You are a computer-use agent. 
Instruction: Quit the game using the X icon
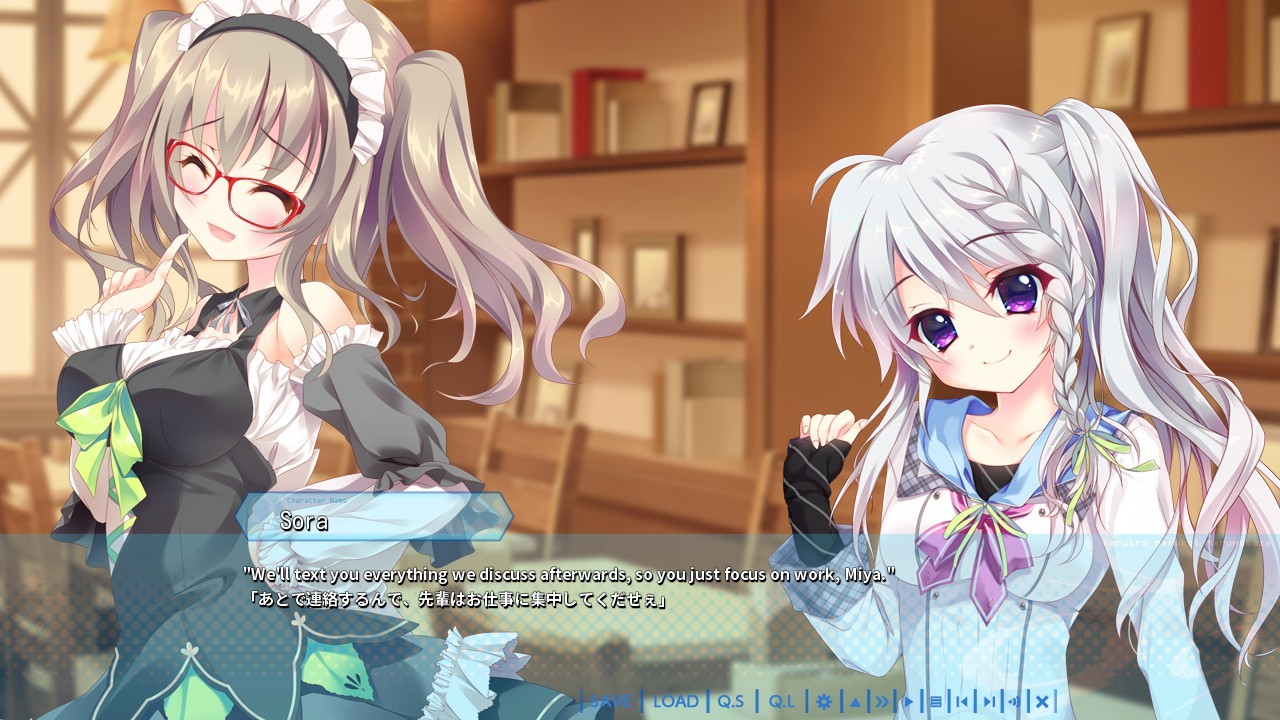coord(1041,701)
